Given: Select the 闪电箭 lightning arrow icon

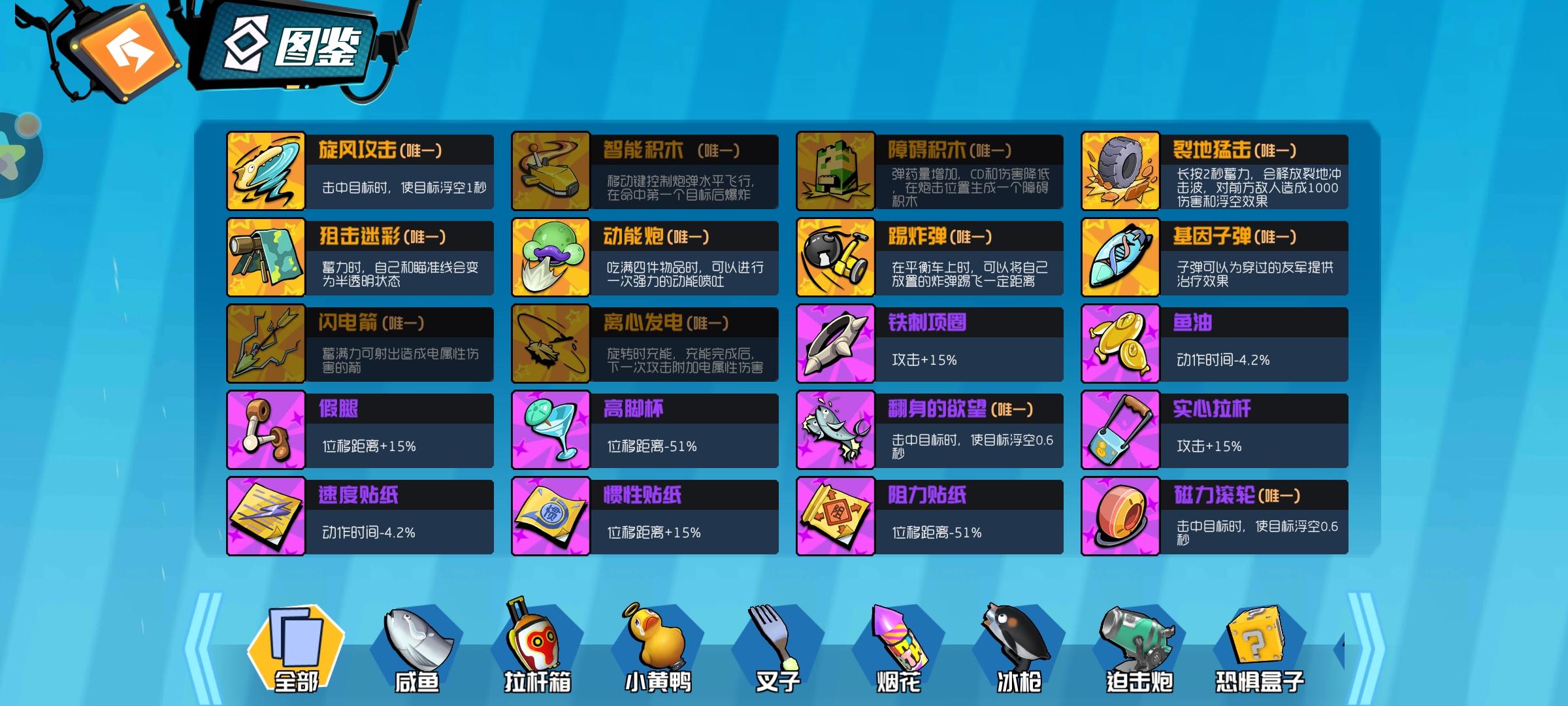Looking at the screenshot, I should coord(265,343).
